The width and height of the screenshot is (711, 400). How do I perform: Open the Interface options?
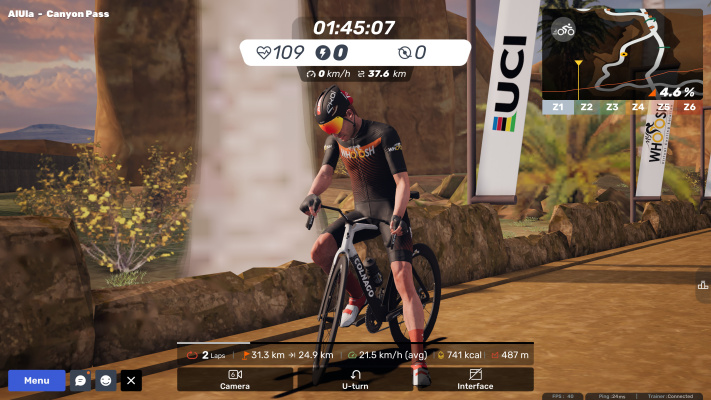coord(475,379)
